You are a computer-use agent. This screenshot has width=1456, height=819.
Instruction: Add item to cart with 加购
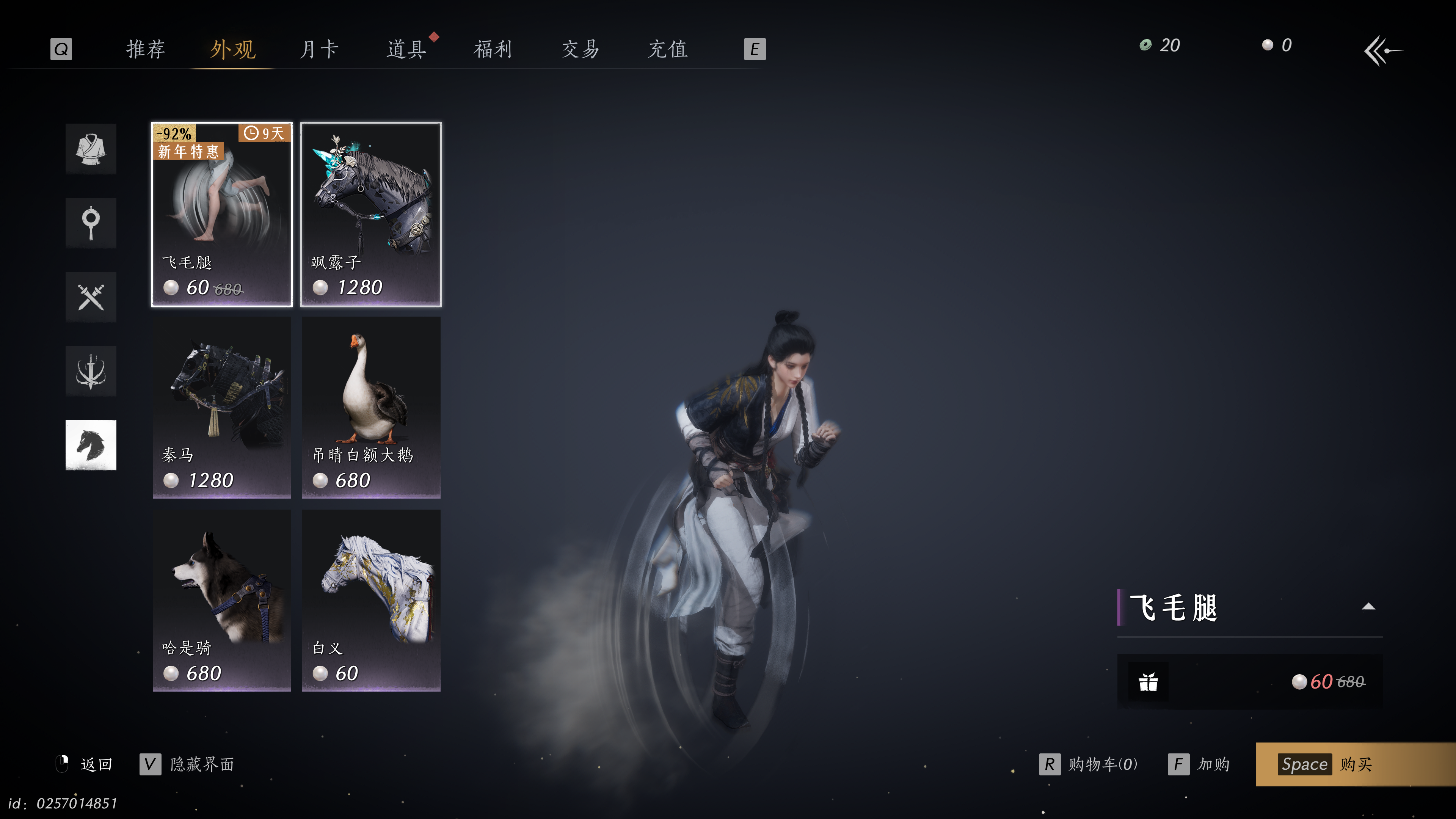1199,764
